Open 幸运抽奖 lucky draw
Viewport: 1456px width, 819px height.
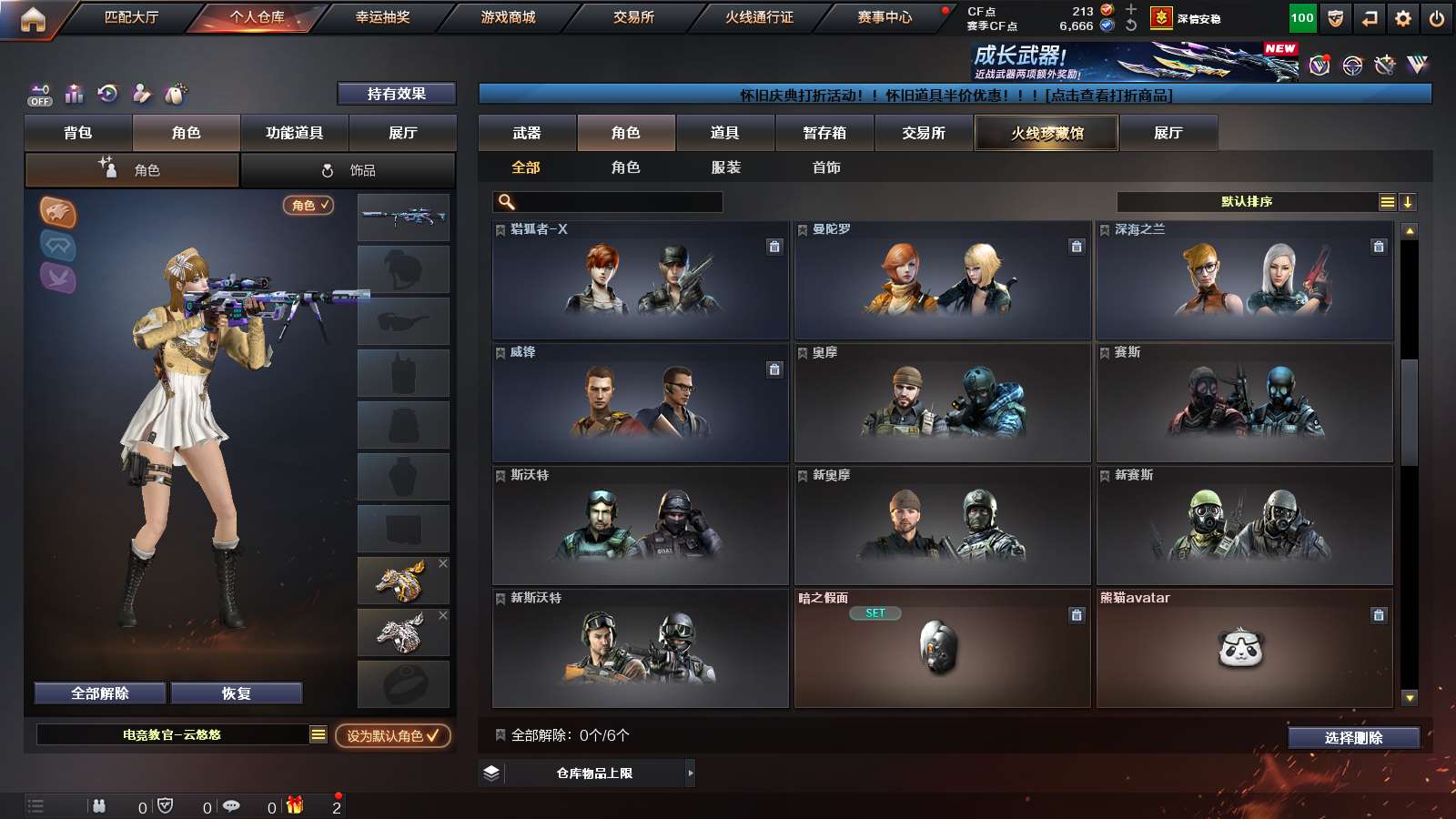(x=382, y=17)
